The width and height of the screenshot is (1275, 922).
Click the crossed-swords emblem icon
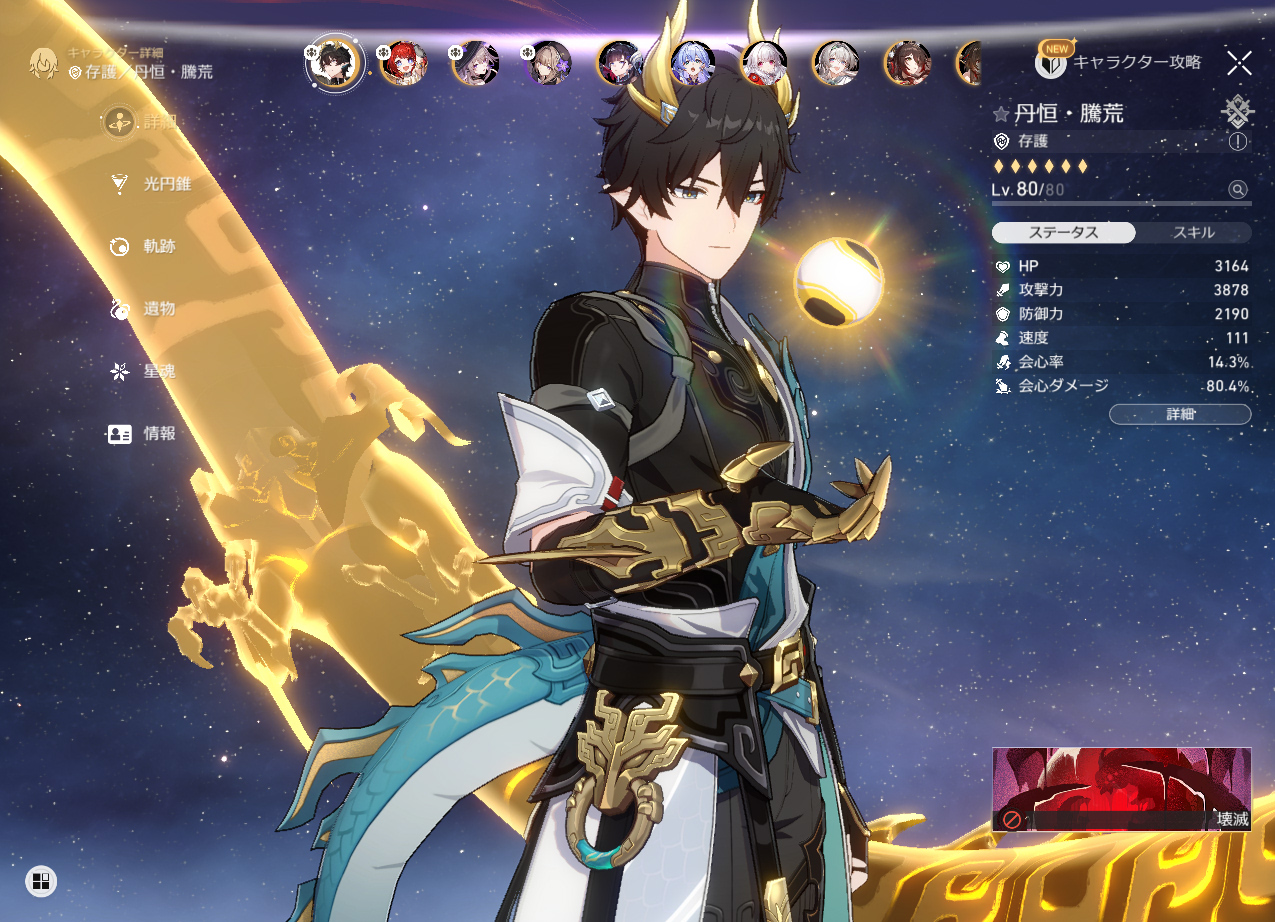[1238, 110]
